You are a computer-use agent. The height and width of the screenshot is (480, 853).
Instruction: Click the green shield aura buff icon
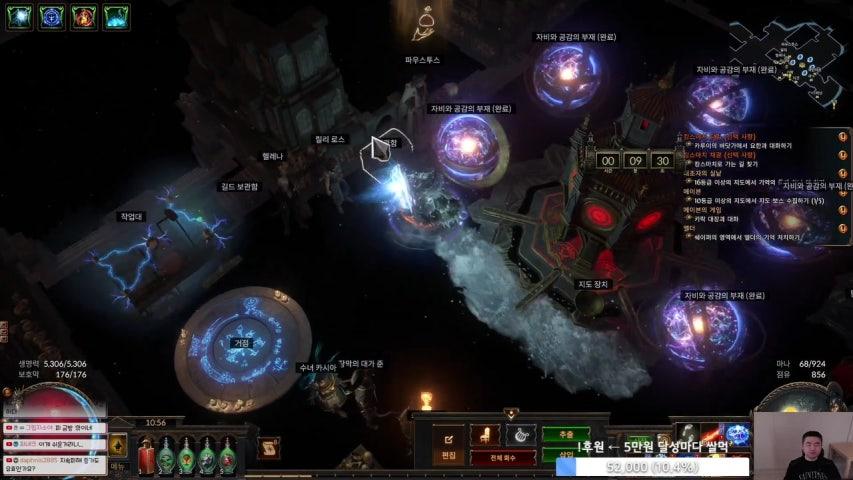coord(20,16)
